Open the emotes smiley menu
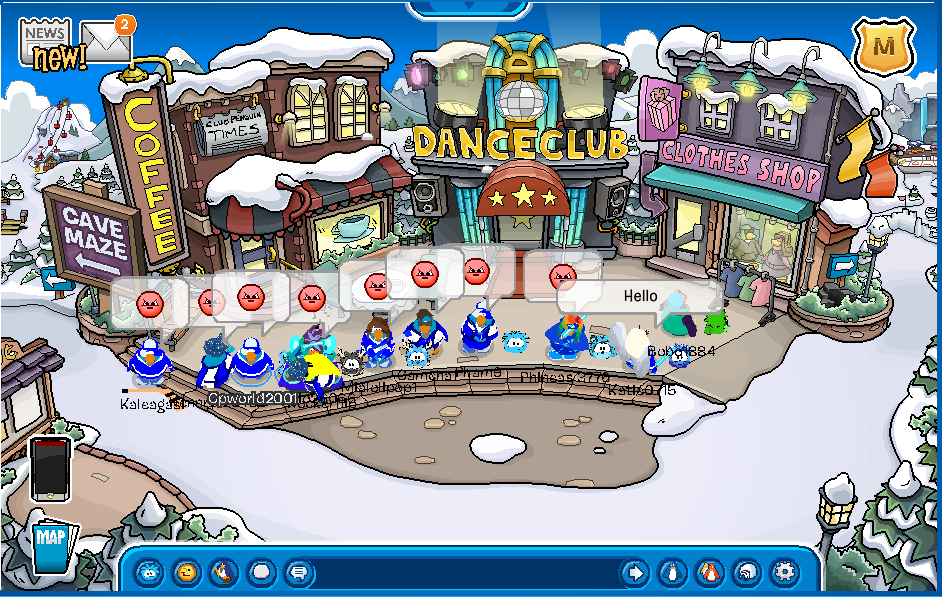942x597 pixels. click(x=186, y=573)
